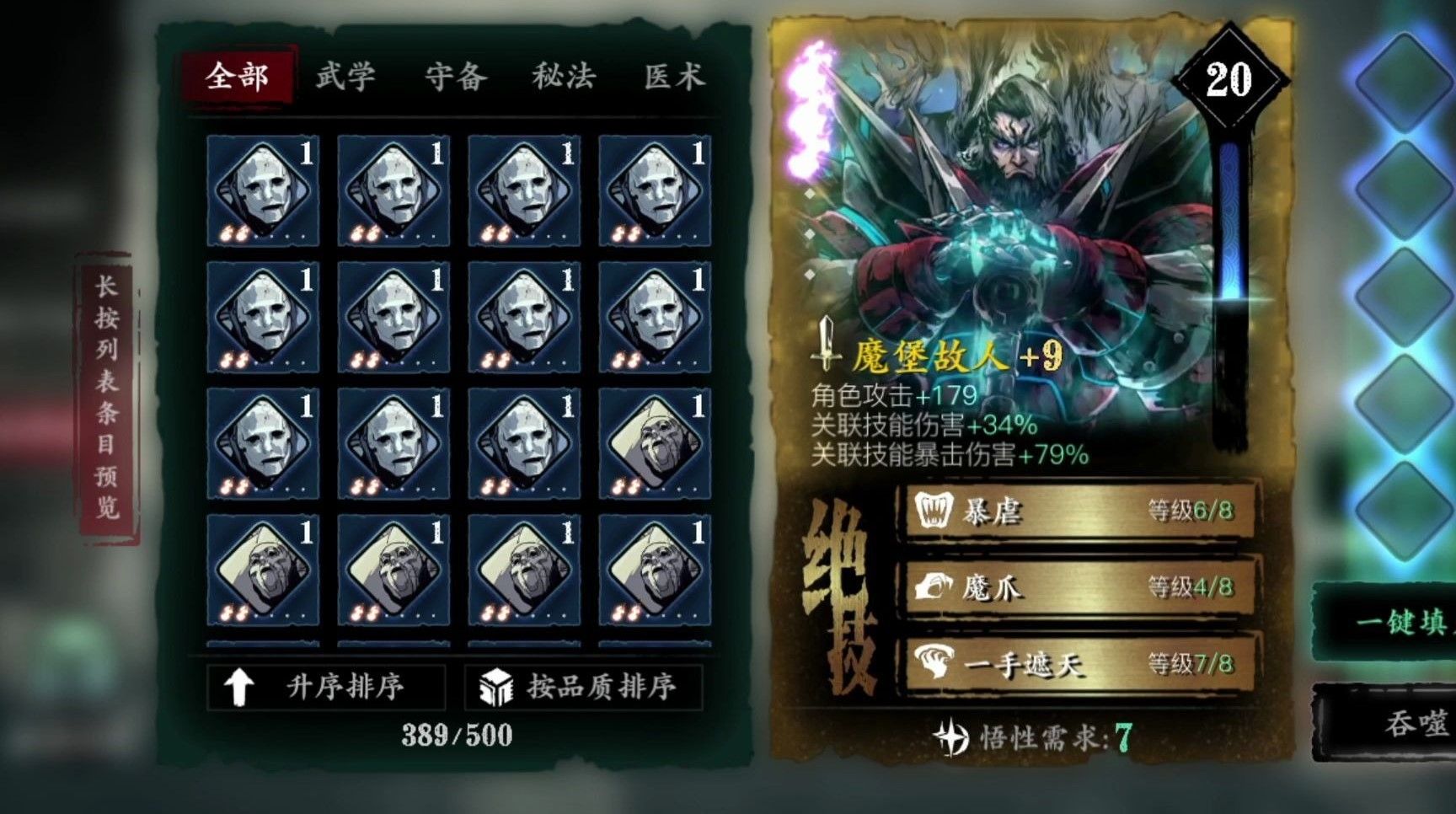Toggle the 全部 filter selection

(x=237, y=77)
